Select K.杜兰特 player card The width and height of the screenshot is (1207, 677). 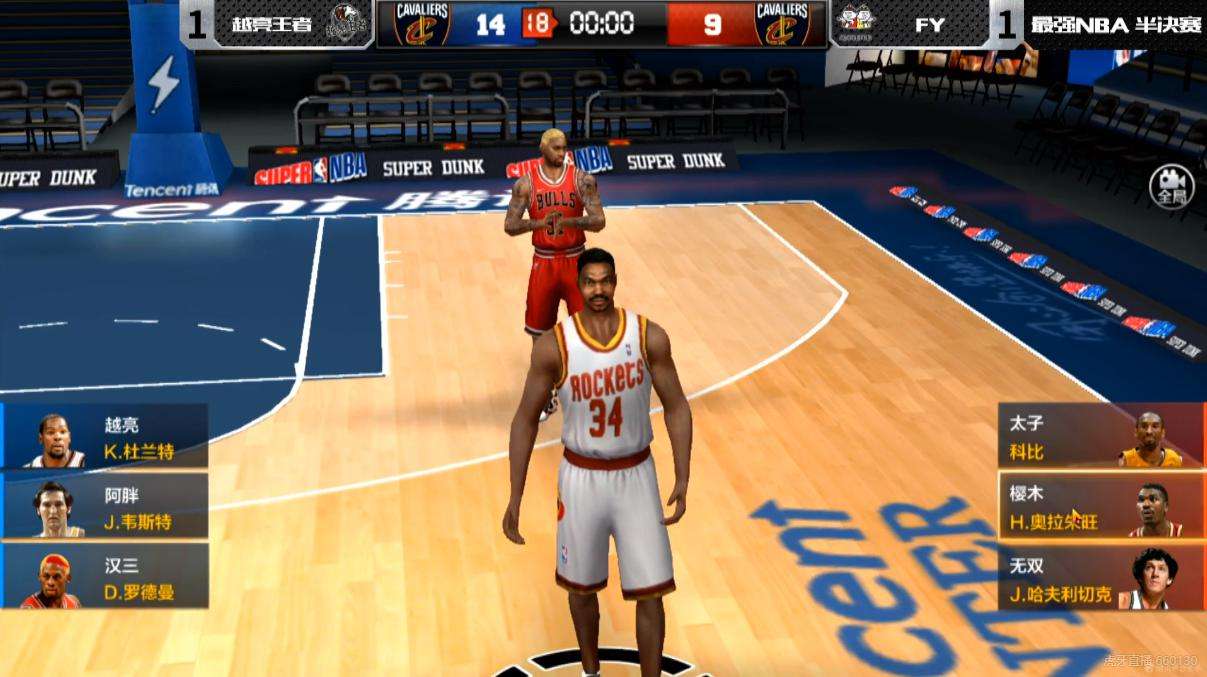(105, 437)
